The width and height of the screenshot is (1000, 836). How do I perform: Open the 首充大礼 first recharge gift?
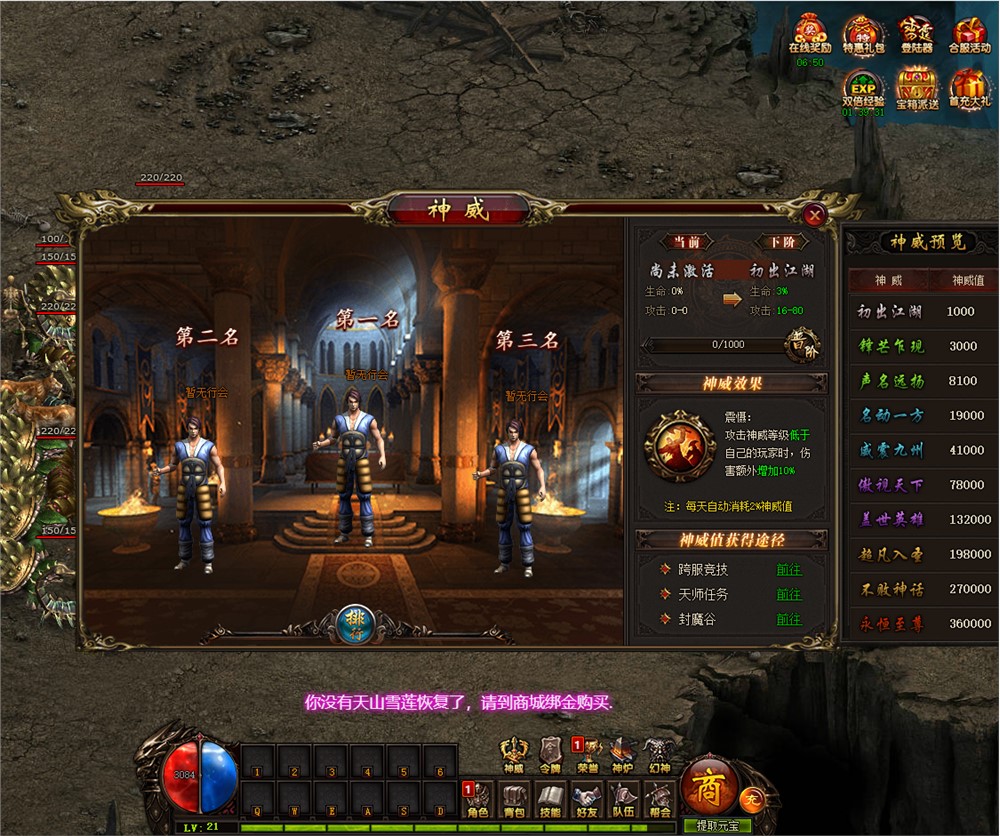pos(969,88)
